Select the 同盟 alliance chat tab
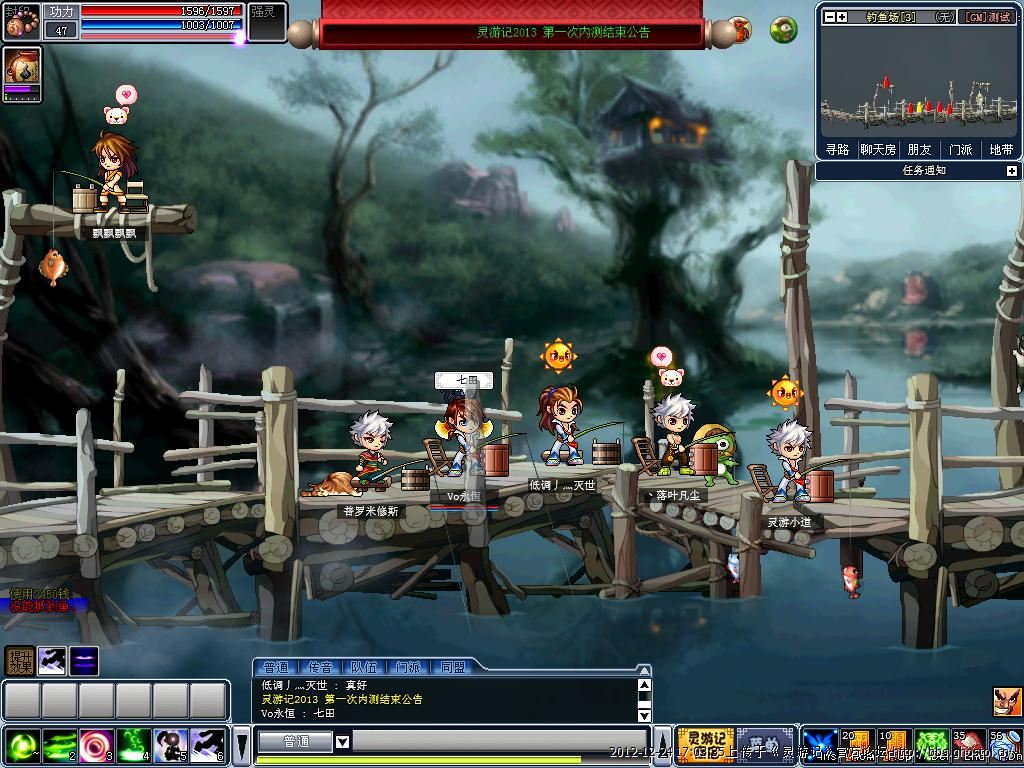The image size is (1024, 768). click(452, 667)
